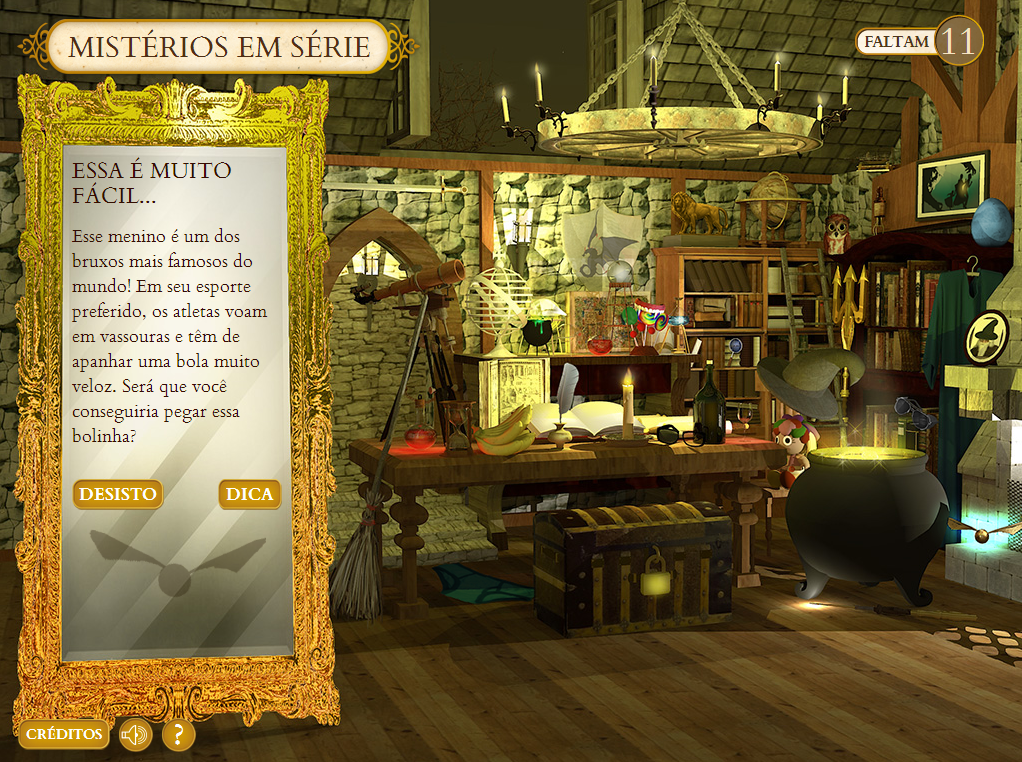Open the CRÉDITOS screen
1022x762 pixels.
64,734
